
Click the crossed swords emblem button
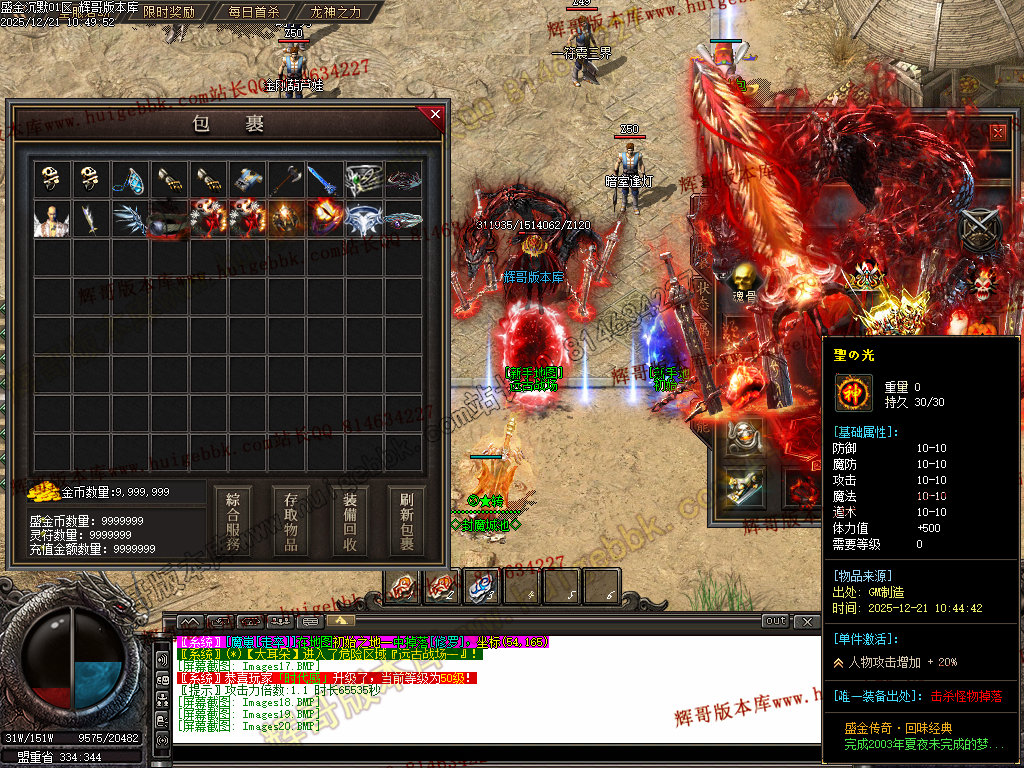pos(978,230)
